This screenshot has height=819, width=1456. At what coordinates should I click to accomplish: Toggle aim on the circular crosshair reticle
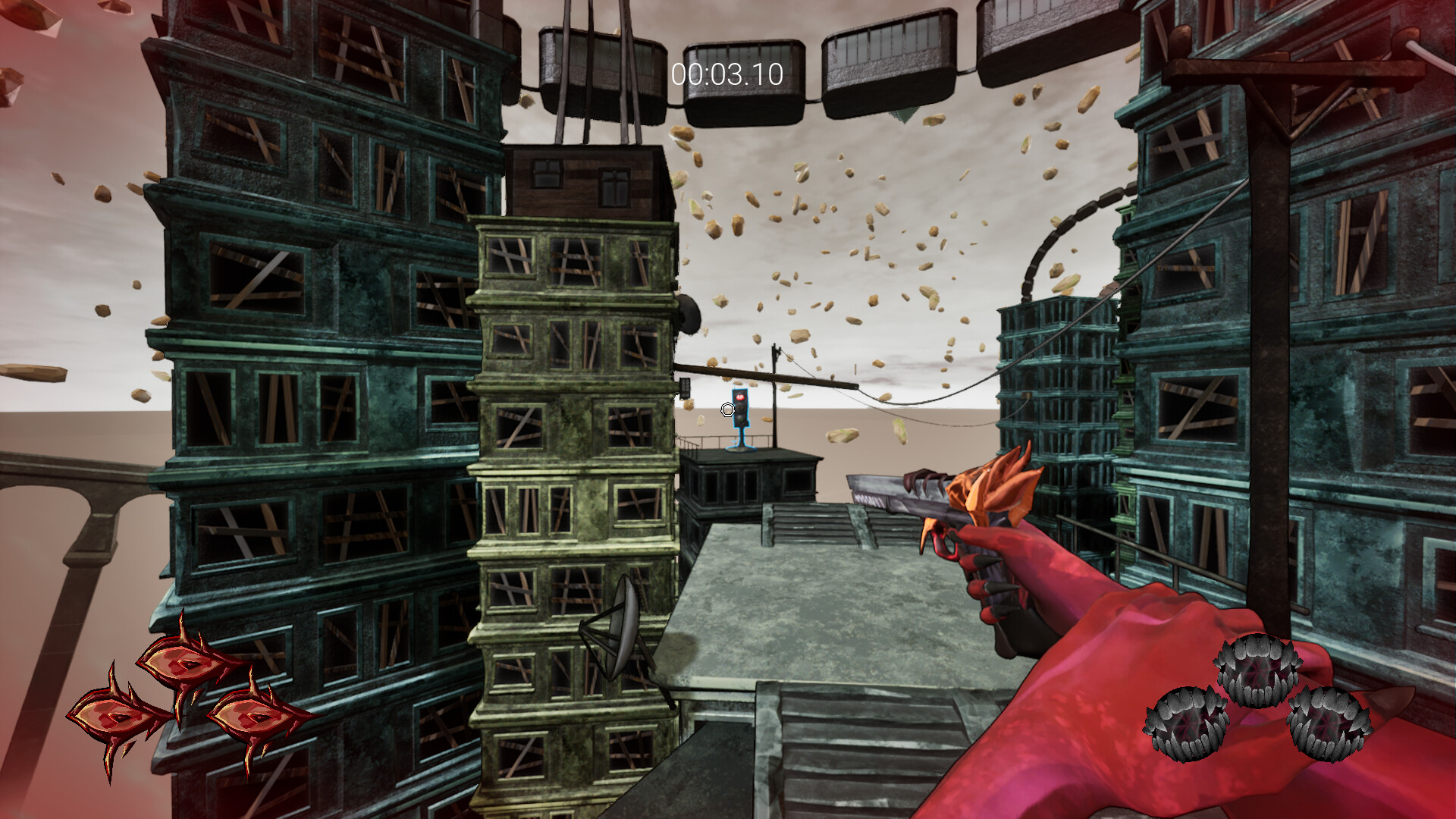tap(727, 409)
